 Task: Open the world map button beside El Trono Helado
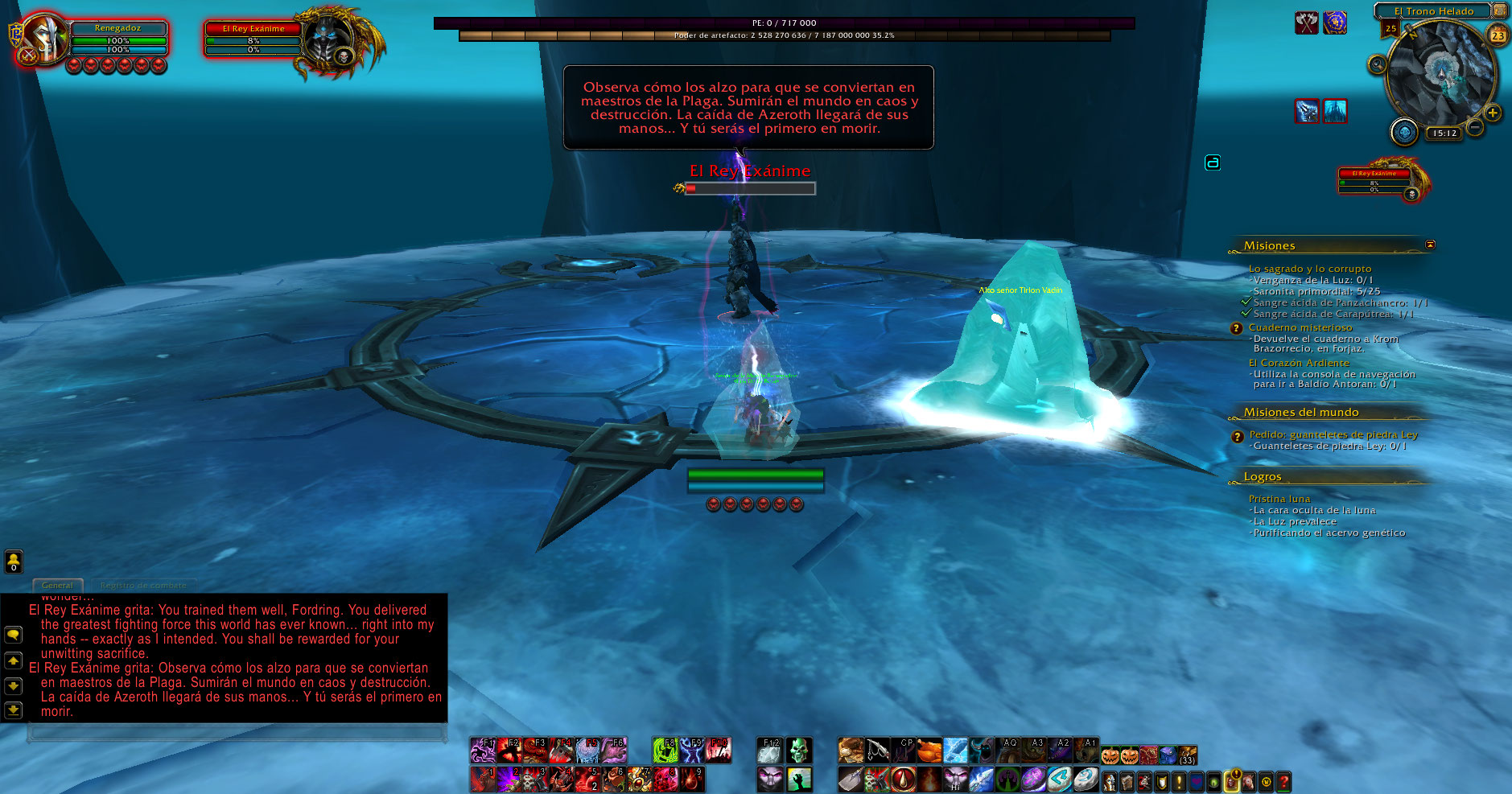click(x=1500, y=10)
